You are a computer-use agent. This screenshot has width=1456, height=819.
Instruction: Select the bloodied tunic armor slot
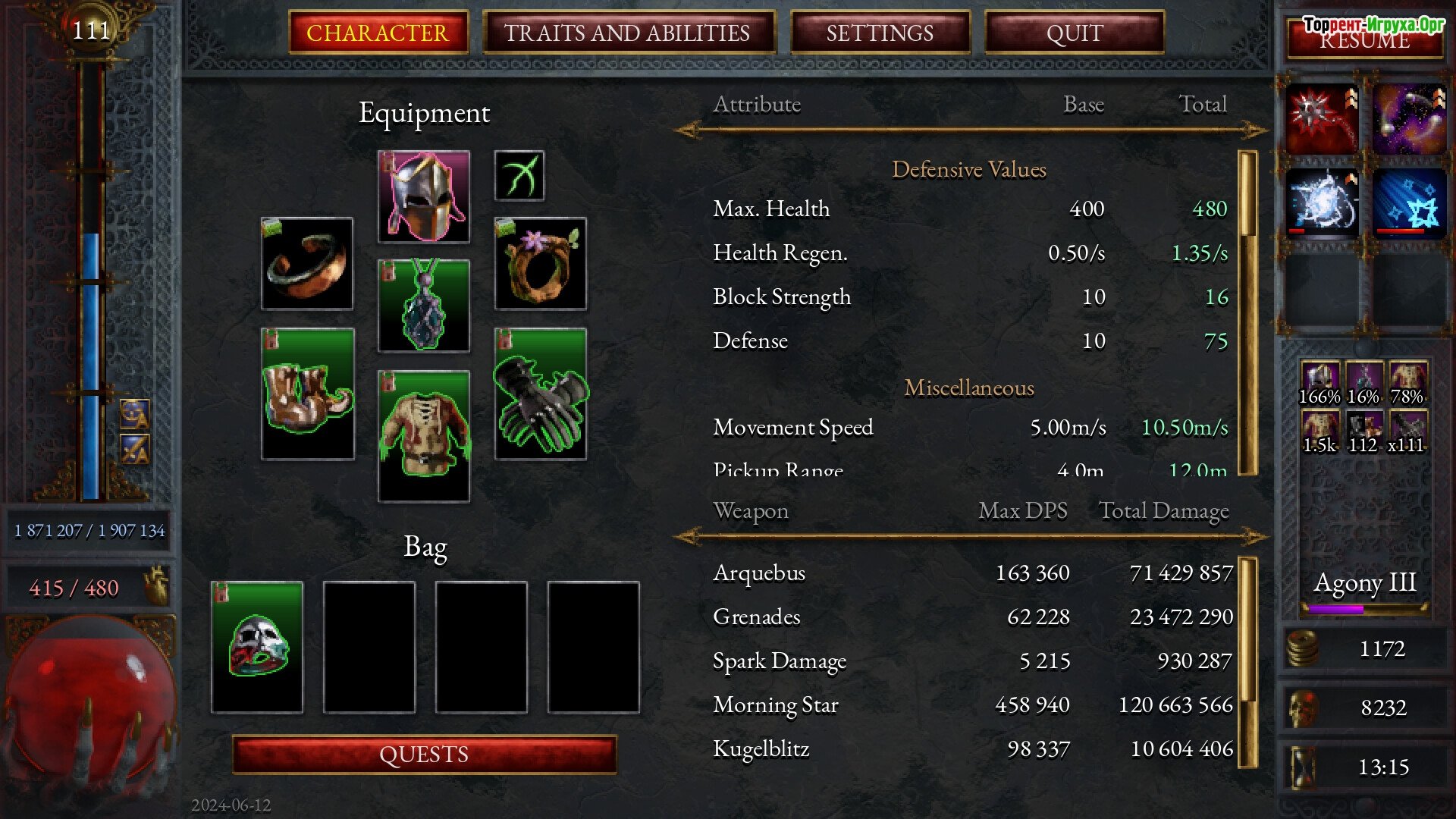(424, 436)
